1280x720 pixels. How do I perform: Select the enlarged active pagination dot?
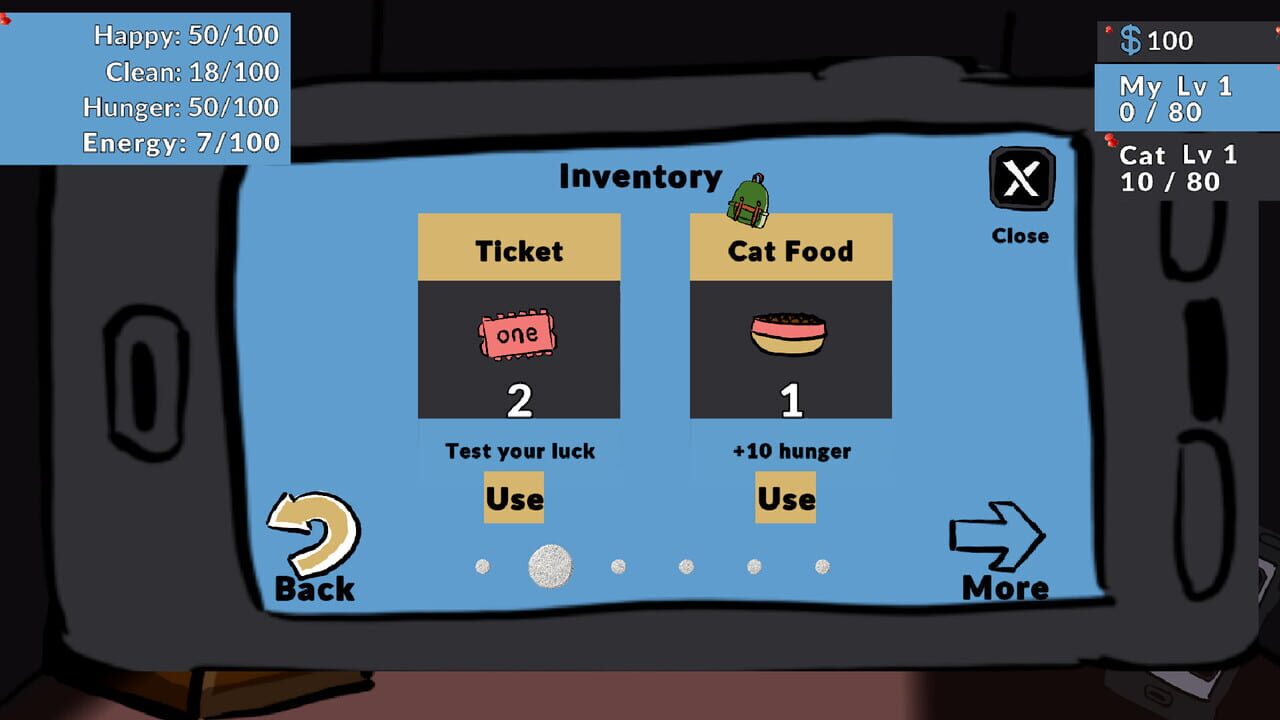(x=549, y=566)
